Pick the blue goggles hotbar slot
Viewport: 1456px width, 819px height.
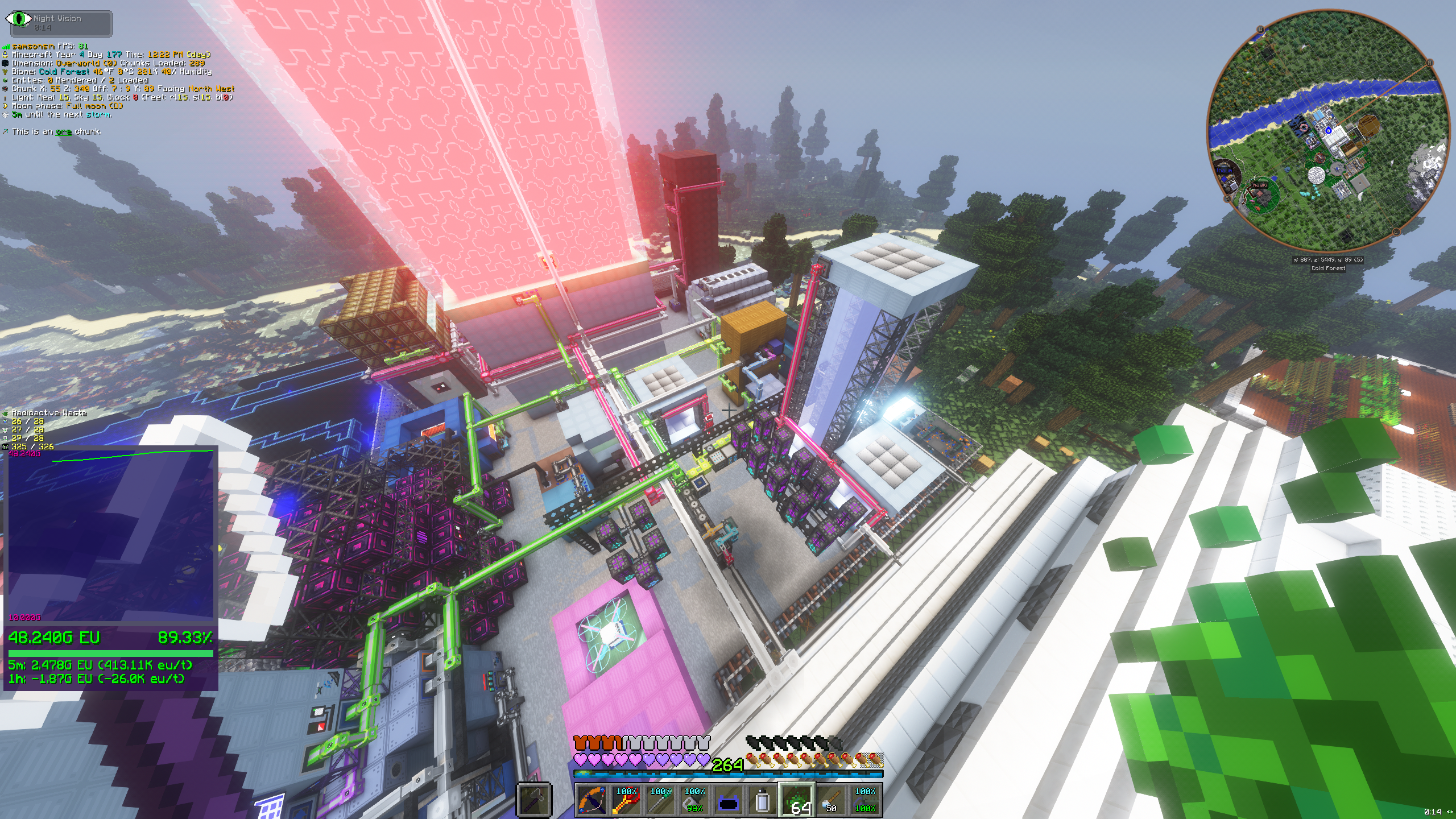(729, 800)
